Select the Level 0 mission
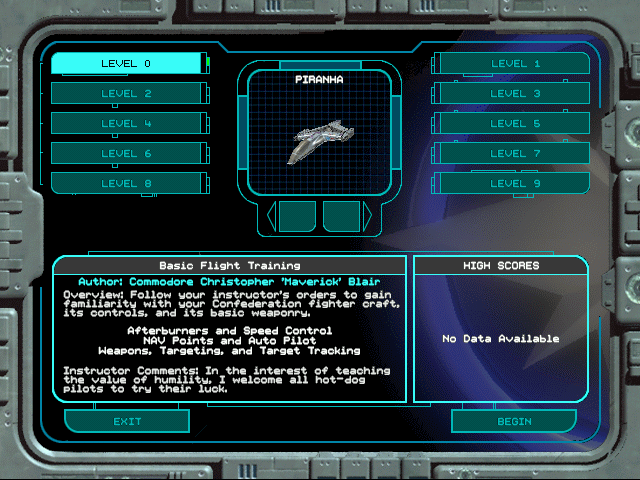 [x=127, y=64]
